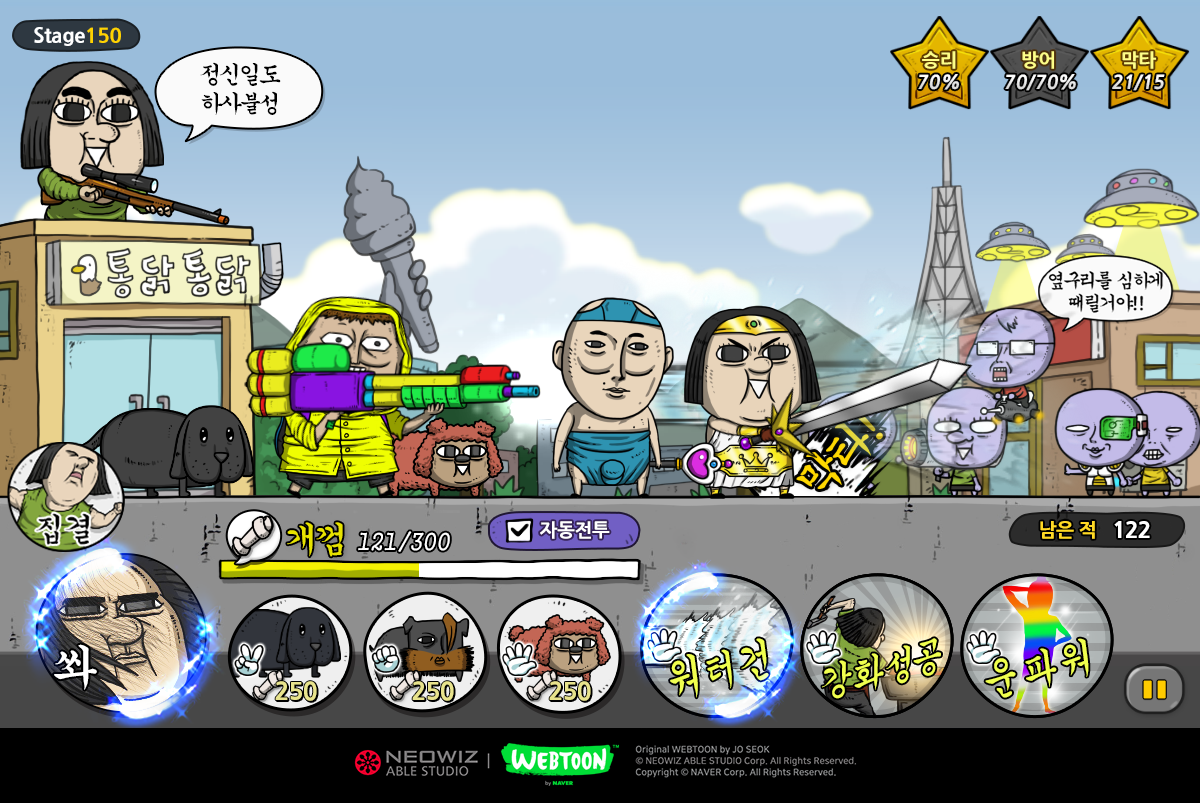Activate the 집결 rally button
This screenshot has height=803, width=1200.
pyautogui.click(x=66, y=497)
